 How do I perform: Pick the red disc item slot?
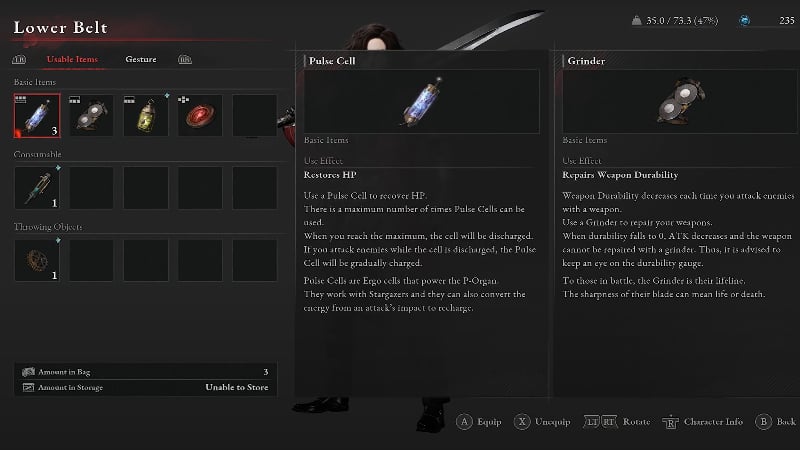200,116
